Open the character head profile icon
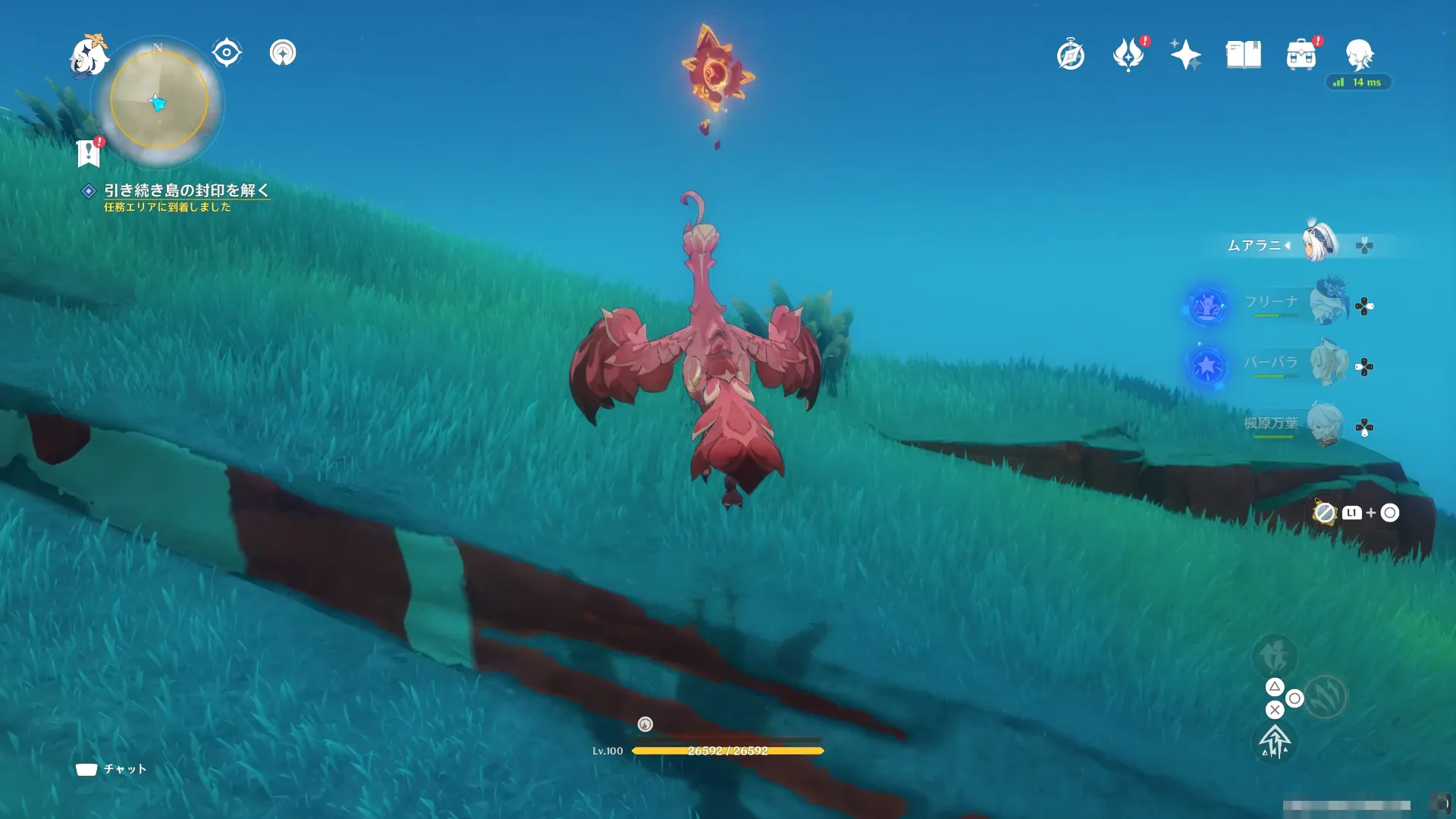This screenshot has width=1456, height=819. tap(1359, 55)
